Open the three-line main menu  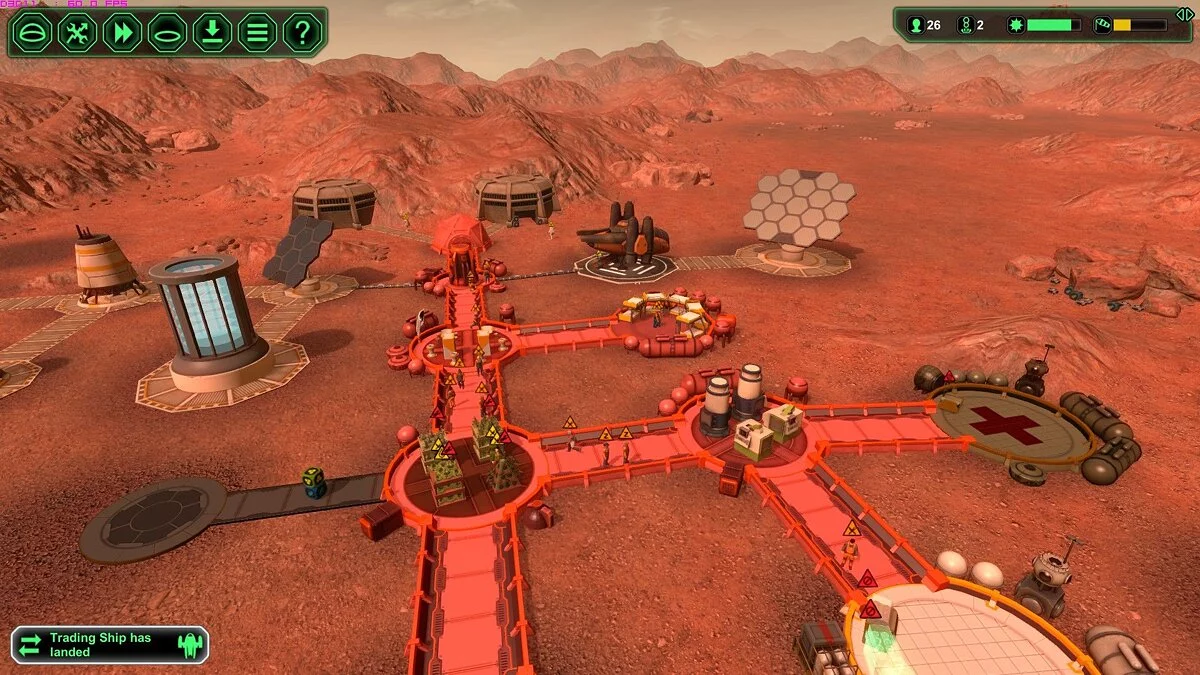(257, 32)
